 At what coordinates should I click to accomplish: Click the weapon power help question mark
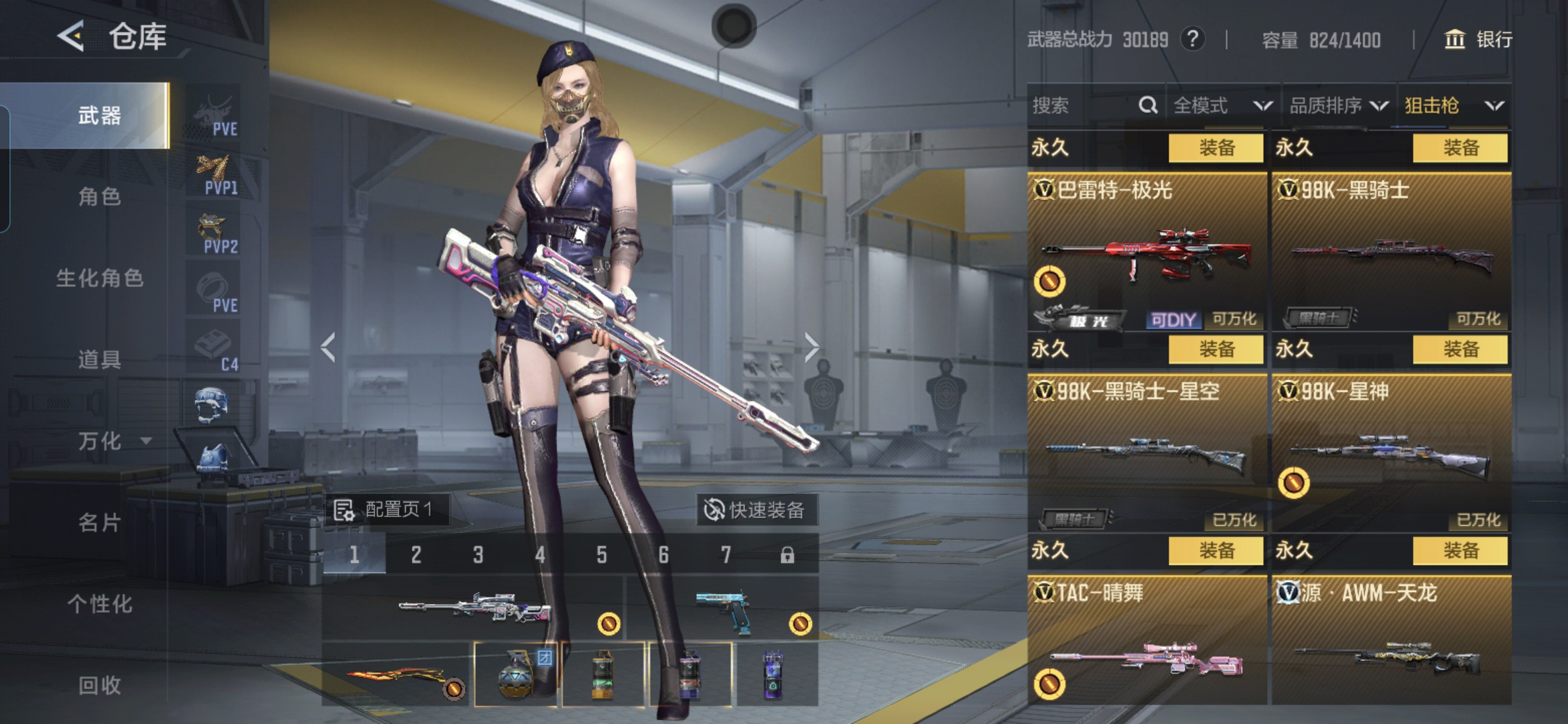click(1192, 39)
